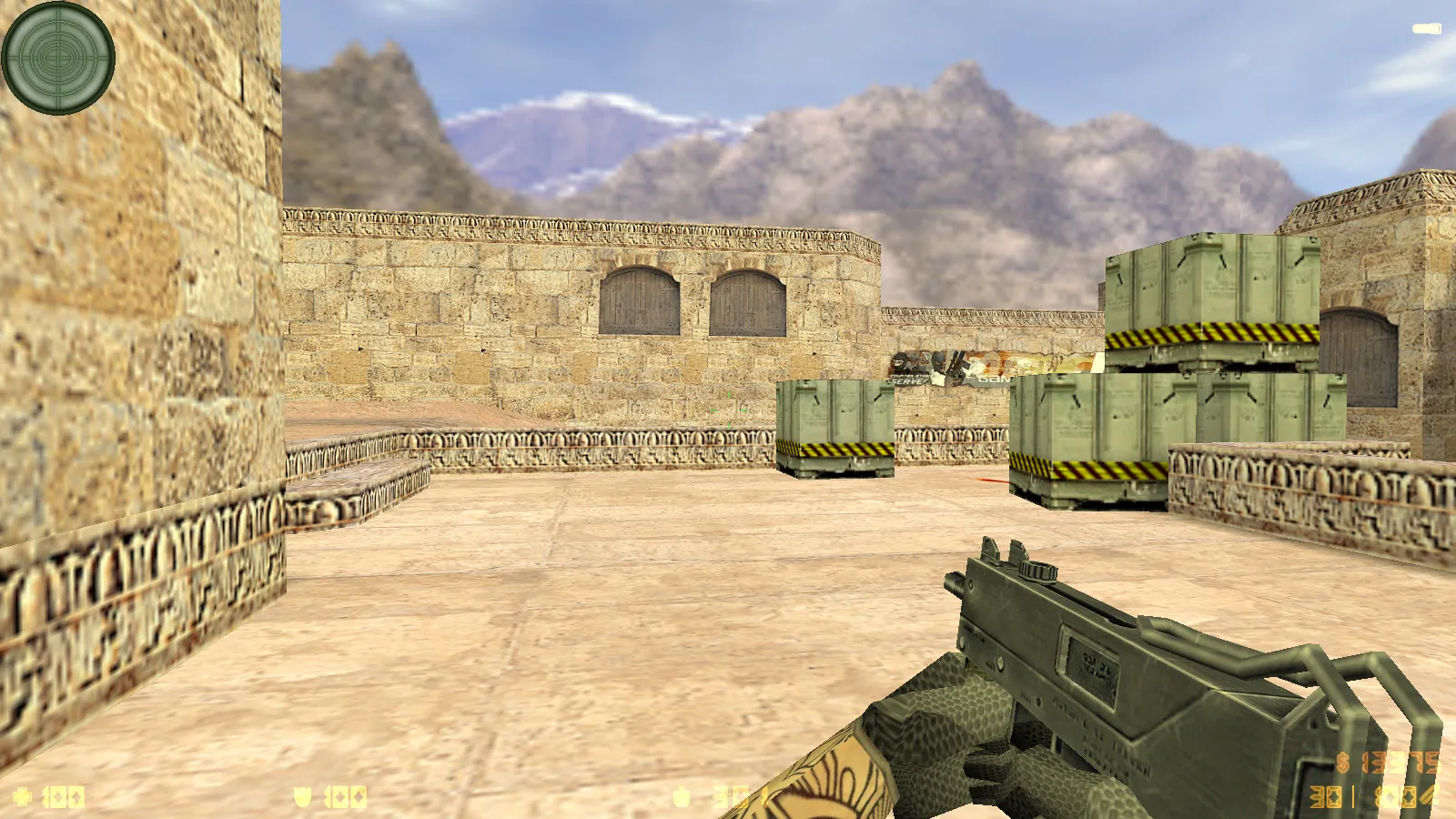Image resolution: width=1456 pixels, height=819 pixels.
Task: Click the radar circle in top-left corner
Action: click(58, 60)
